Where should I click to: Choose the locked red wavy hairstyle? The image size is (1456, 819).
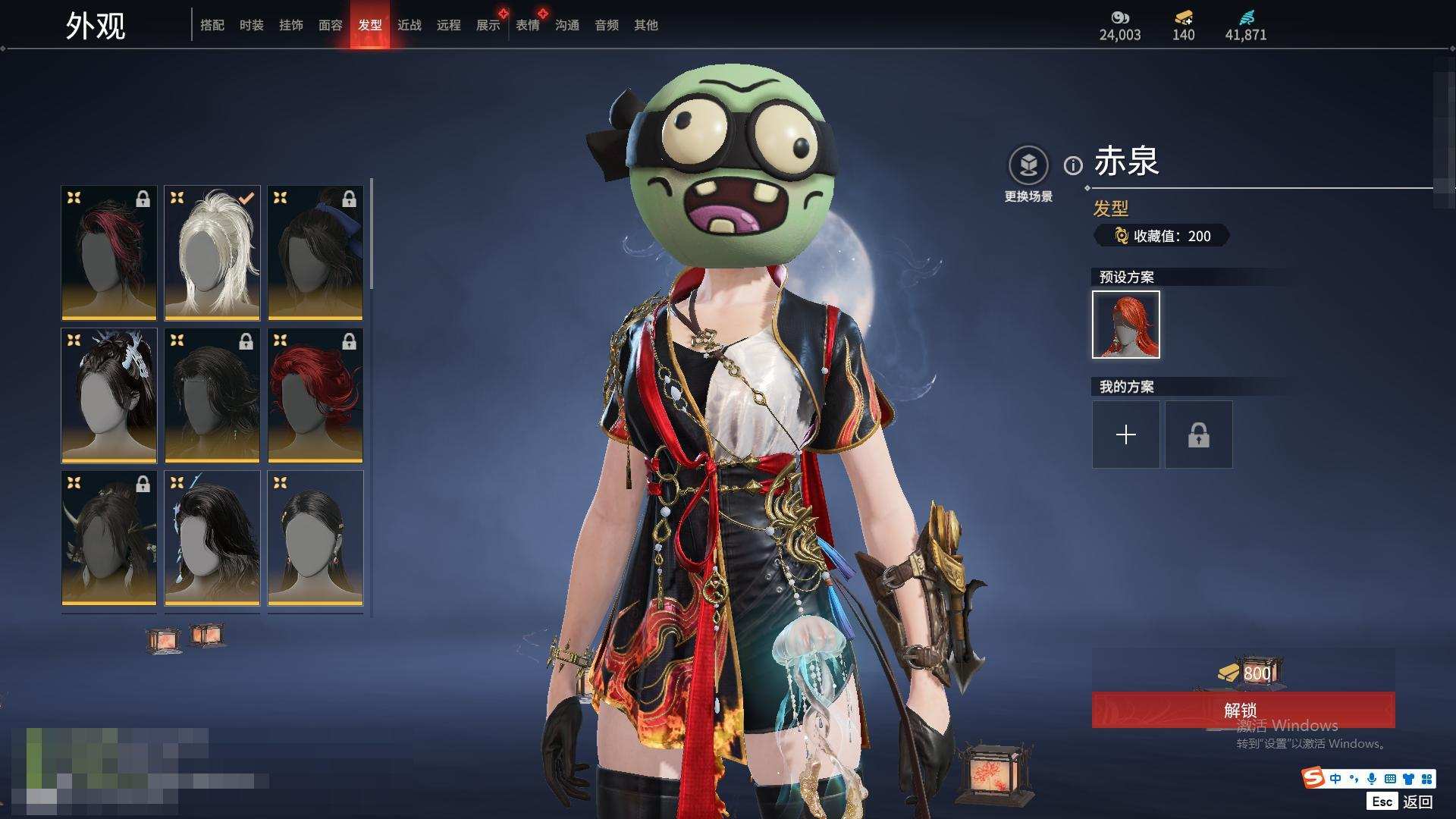click(x=315, y=395)
